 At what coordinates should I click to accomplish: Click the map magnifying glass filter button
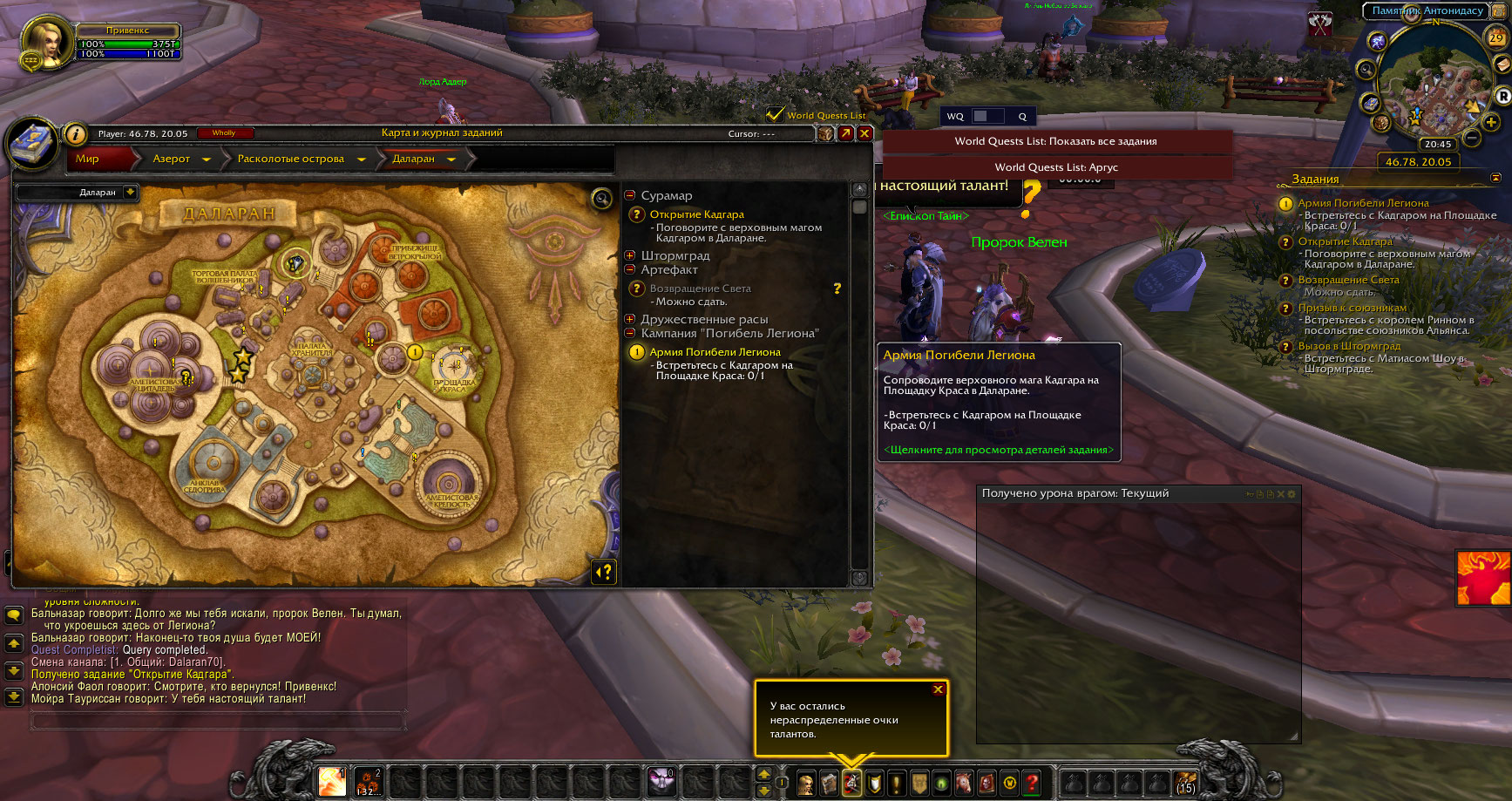pyautogui.click(x=601, y=200)
